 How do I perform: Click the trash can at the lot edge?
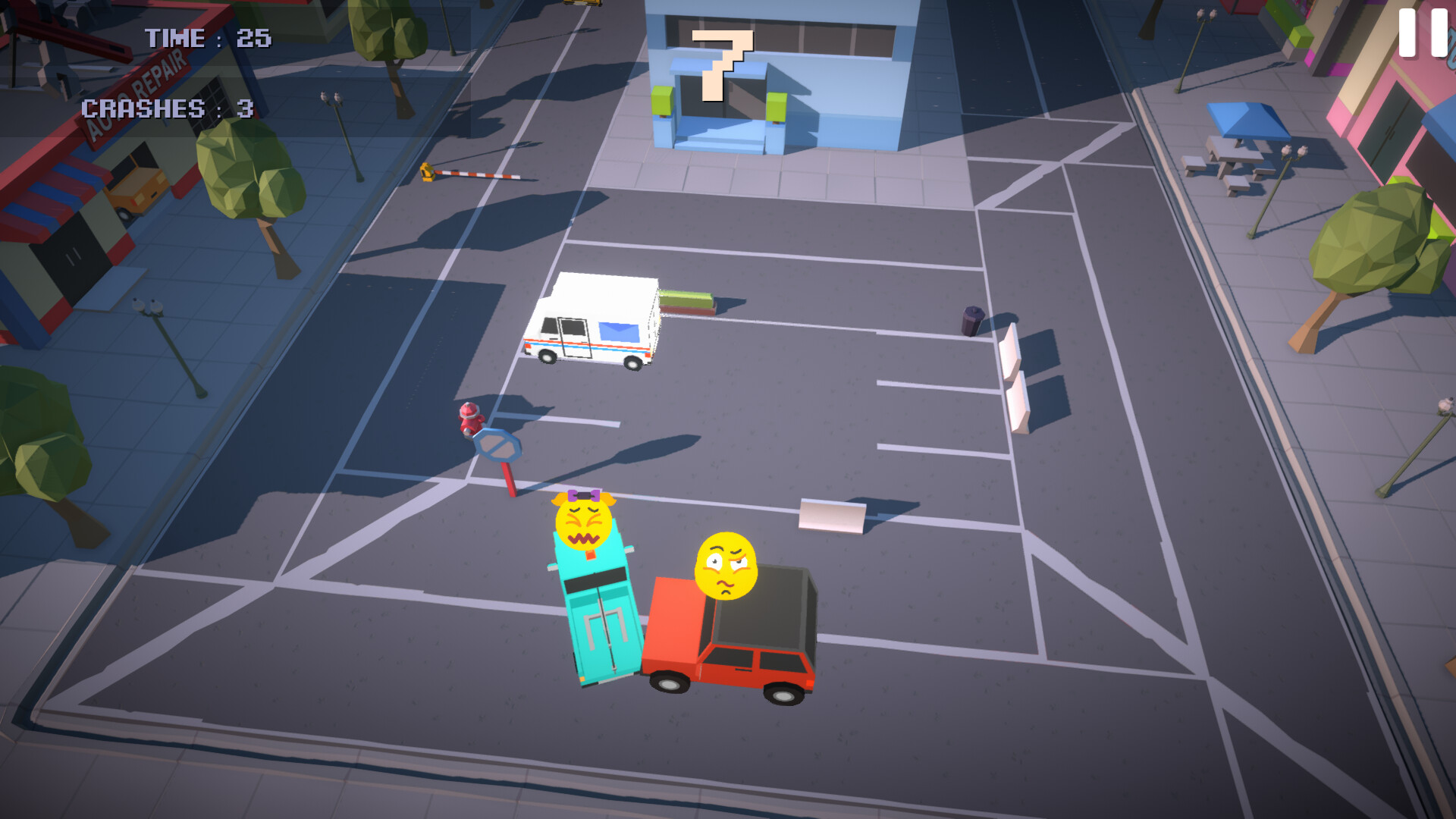tap(971, 318)
